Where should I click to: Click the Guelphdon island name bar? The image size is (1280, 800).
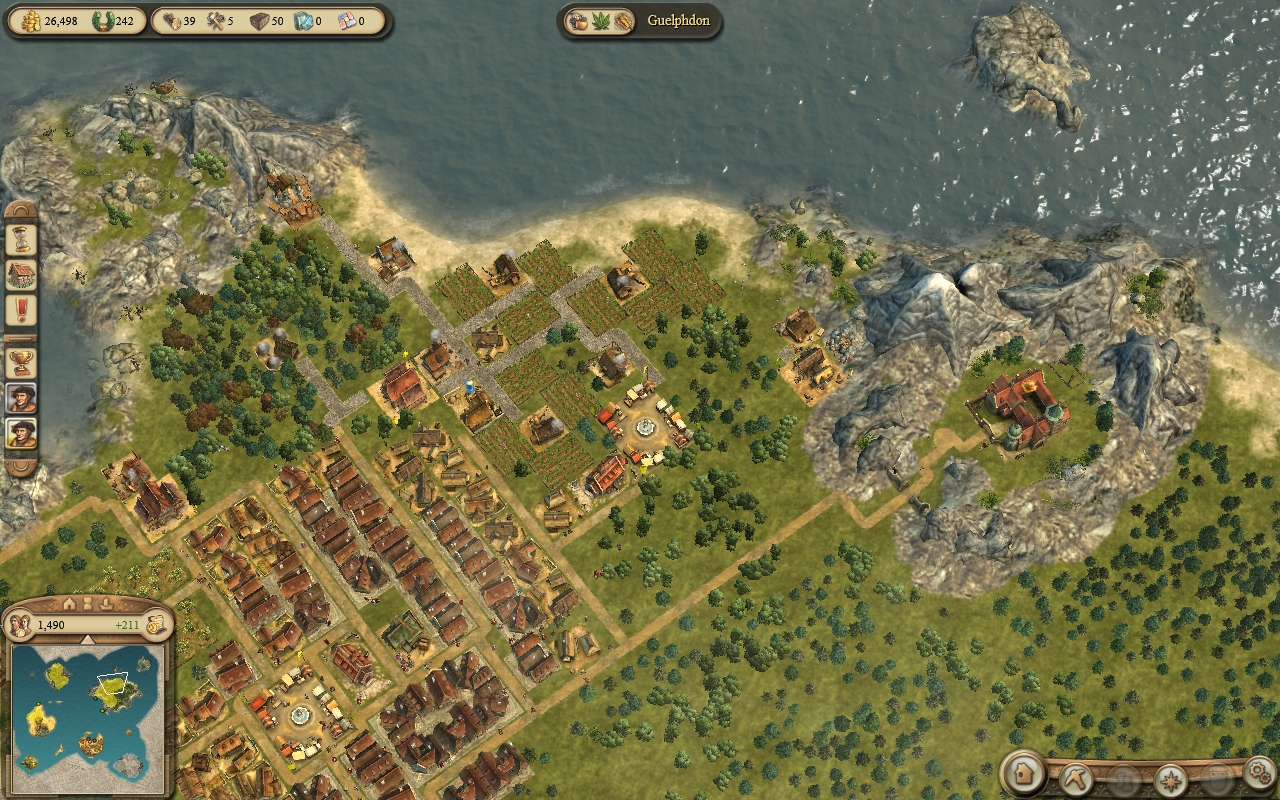point(677,21)
